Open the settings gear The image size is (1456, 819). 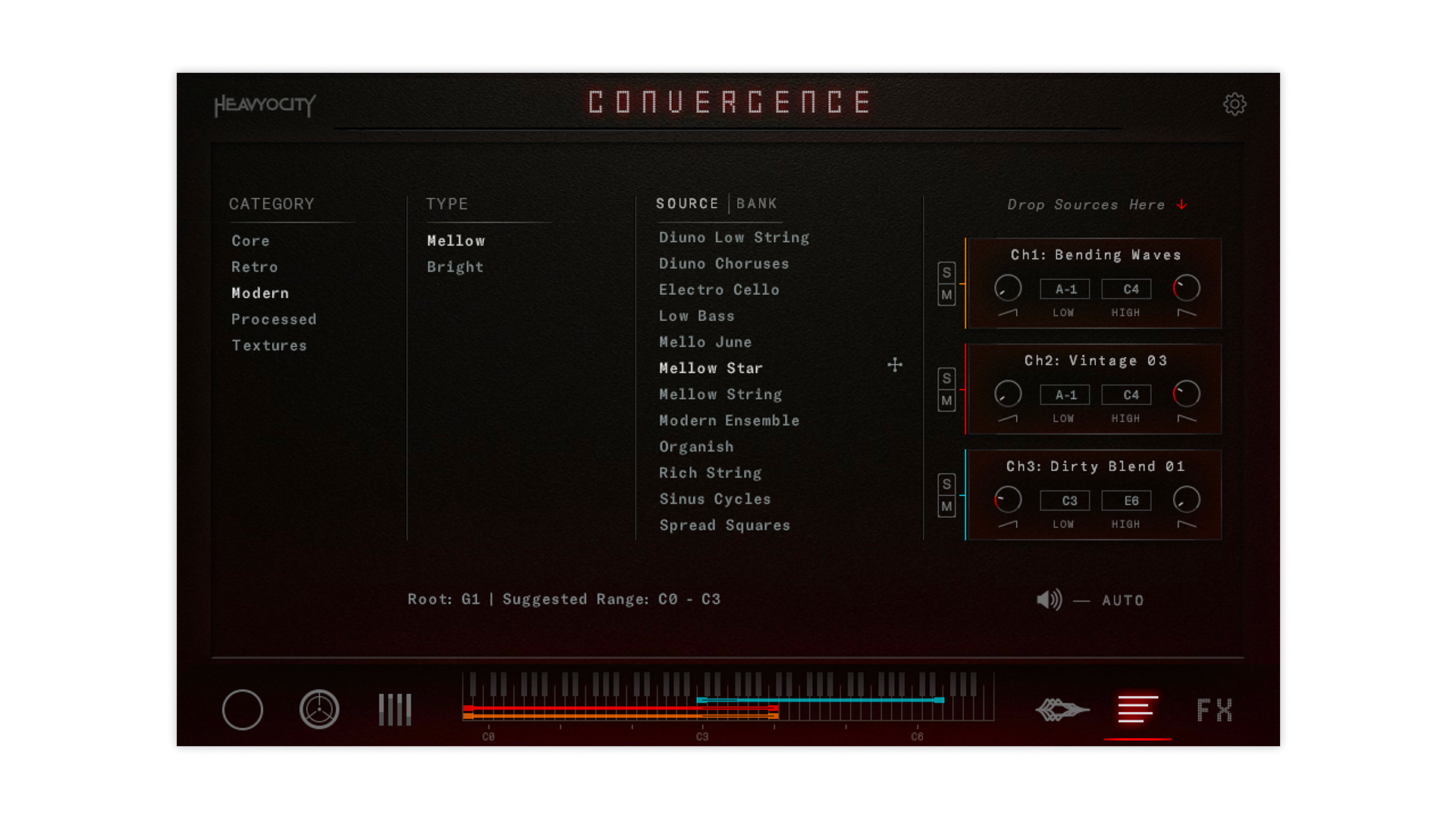(x=1235, y=104)
